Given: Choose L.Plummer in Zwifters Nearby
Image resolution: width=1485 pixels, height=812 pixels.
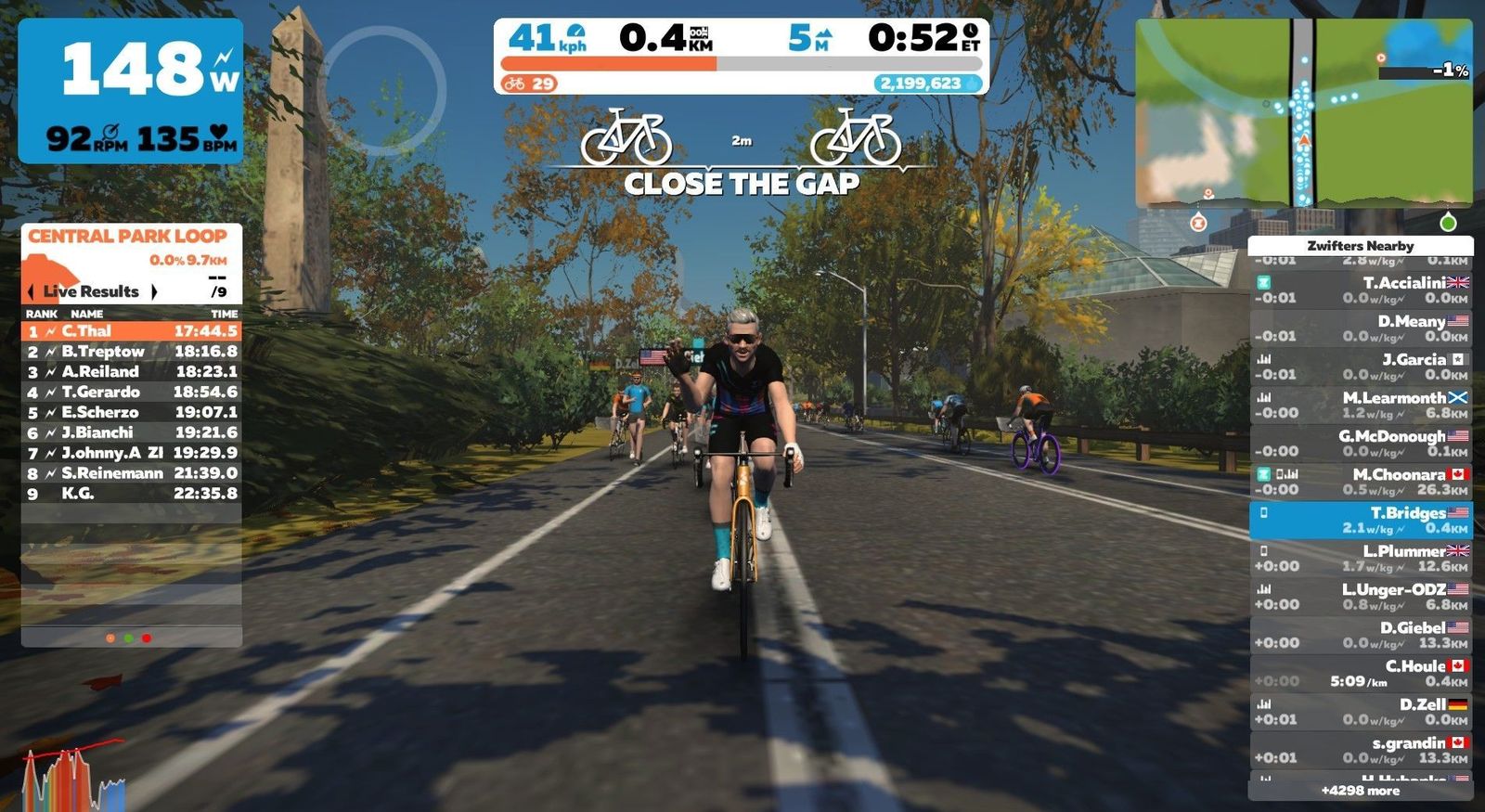Looking at the screenshot, I should coord(1360,558).
